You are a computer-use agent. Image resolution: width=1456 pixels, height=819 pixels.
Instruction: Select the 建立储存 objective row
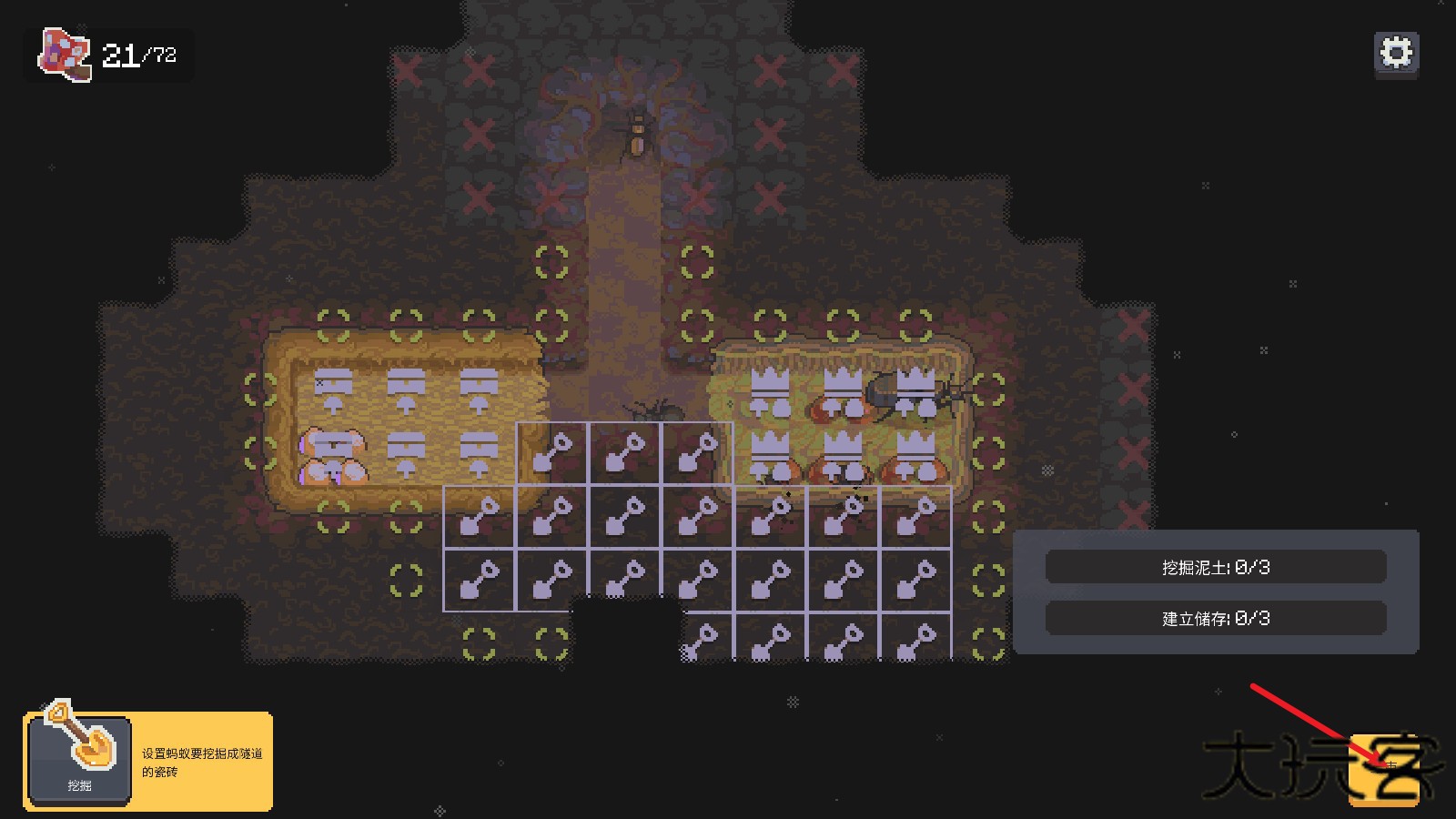1216,619
